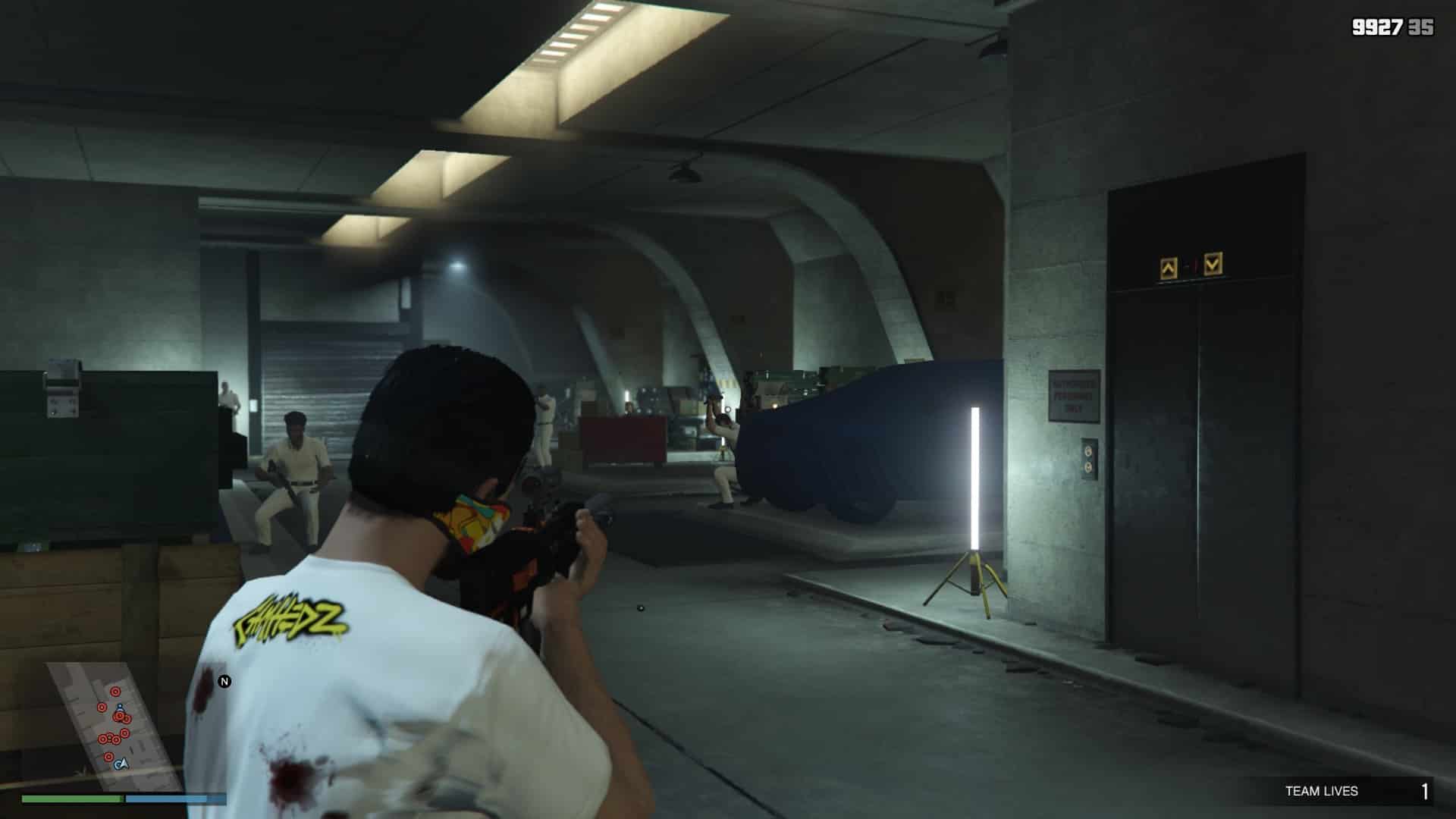Click the north compass indicator
The height and width of the screenshot is (819, 1456).
(224, 682)
